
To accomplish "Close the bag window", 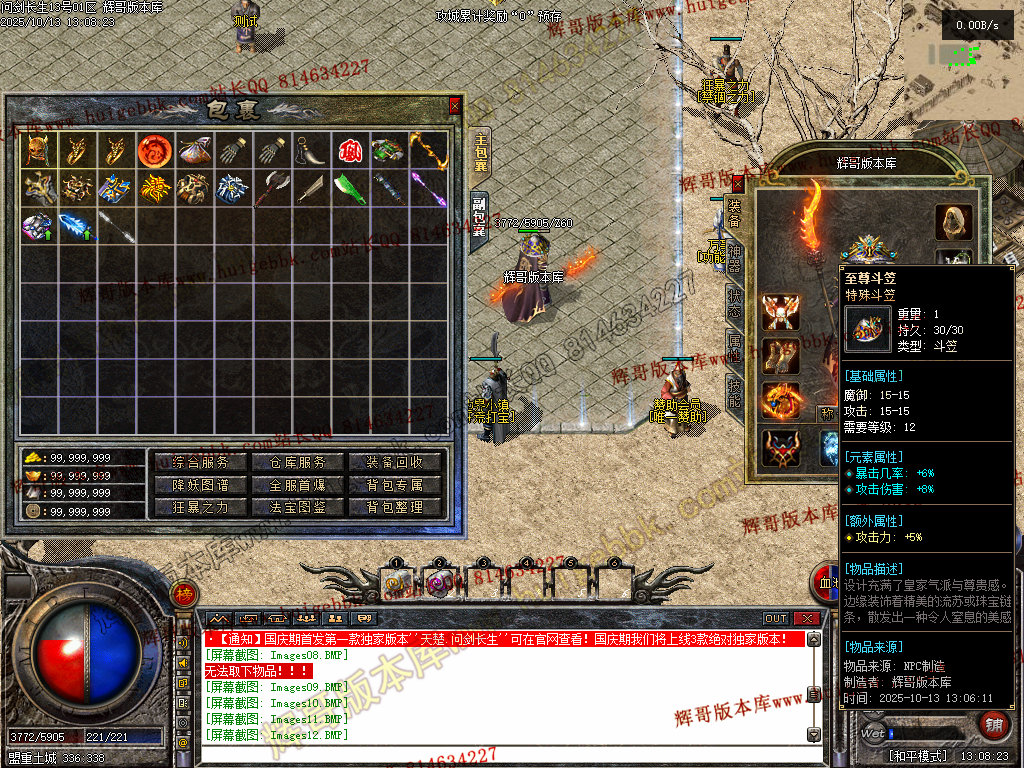I will [x=455, y=105].
